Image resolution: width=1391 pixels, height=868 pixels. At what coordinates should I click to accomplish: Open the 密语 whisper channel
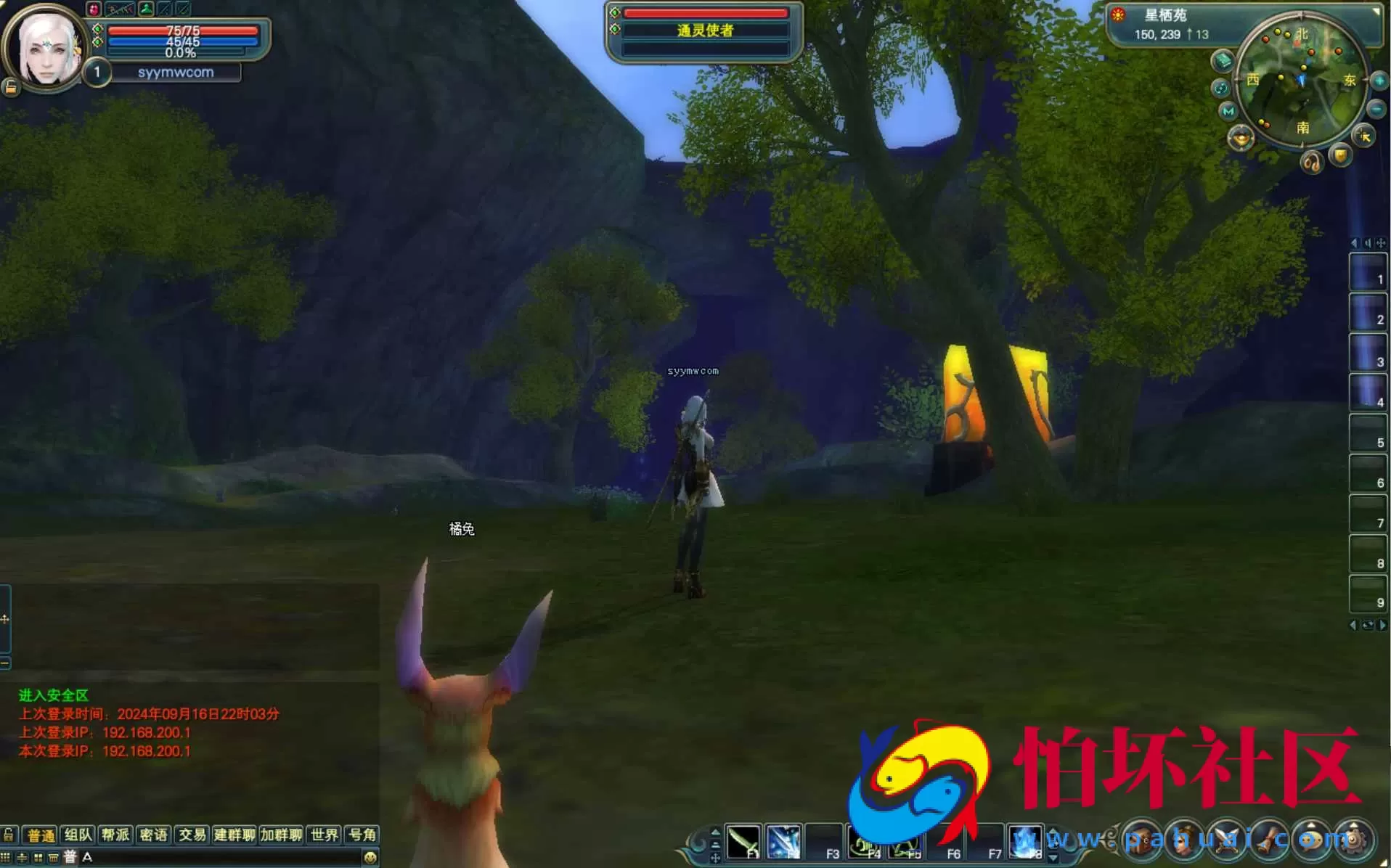tap(153, 835)
